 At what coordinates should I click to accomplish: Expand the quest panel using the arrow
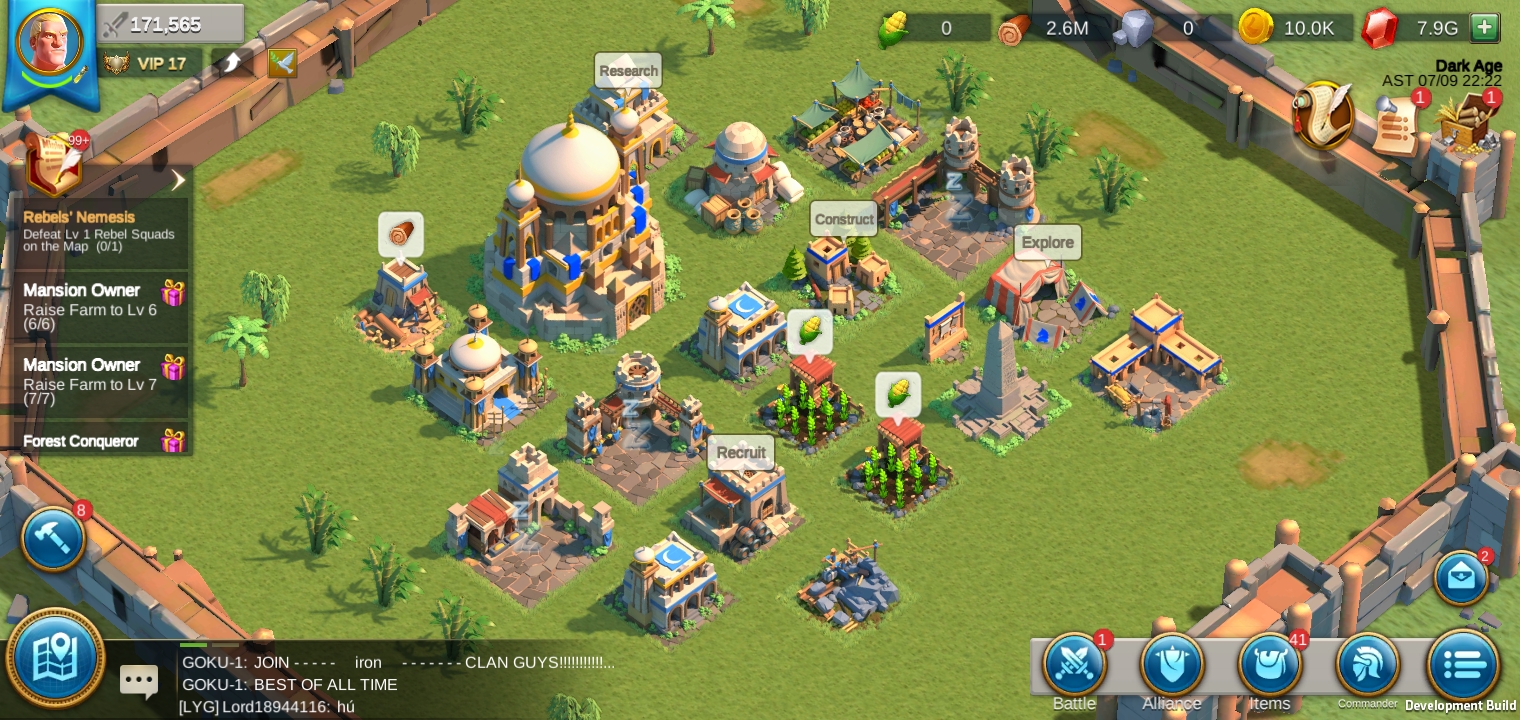pyautogui.click(x=179, y=179)
